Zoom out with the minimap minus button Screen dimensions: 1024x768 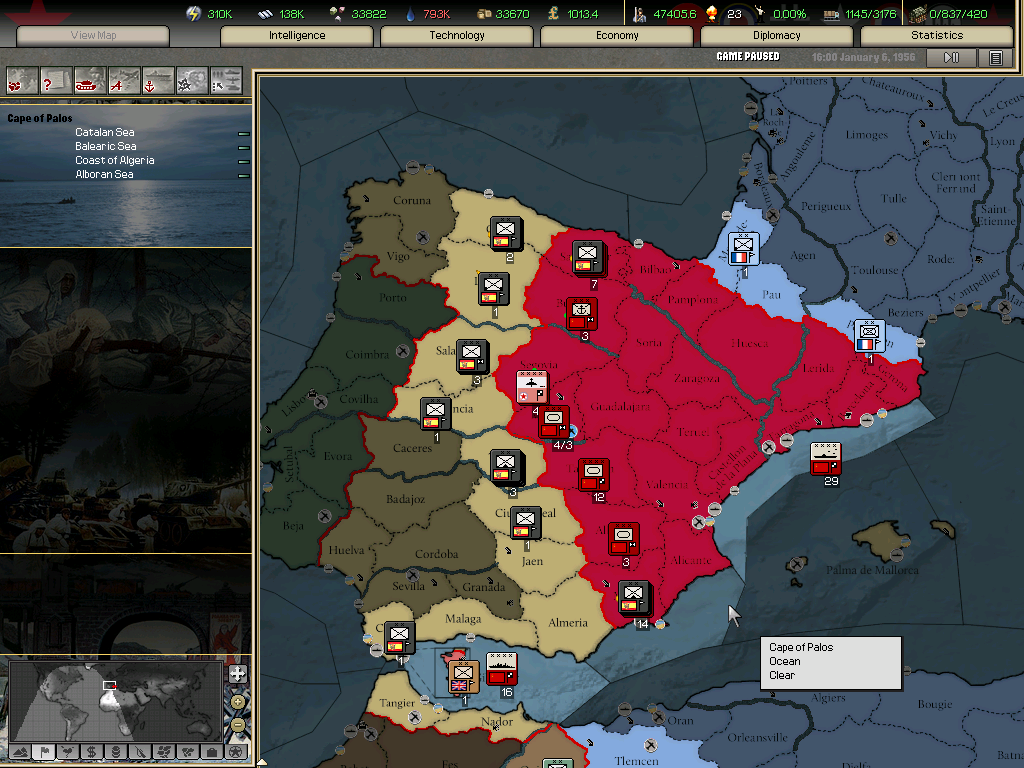pos(237,722)
